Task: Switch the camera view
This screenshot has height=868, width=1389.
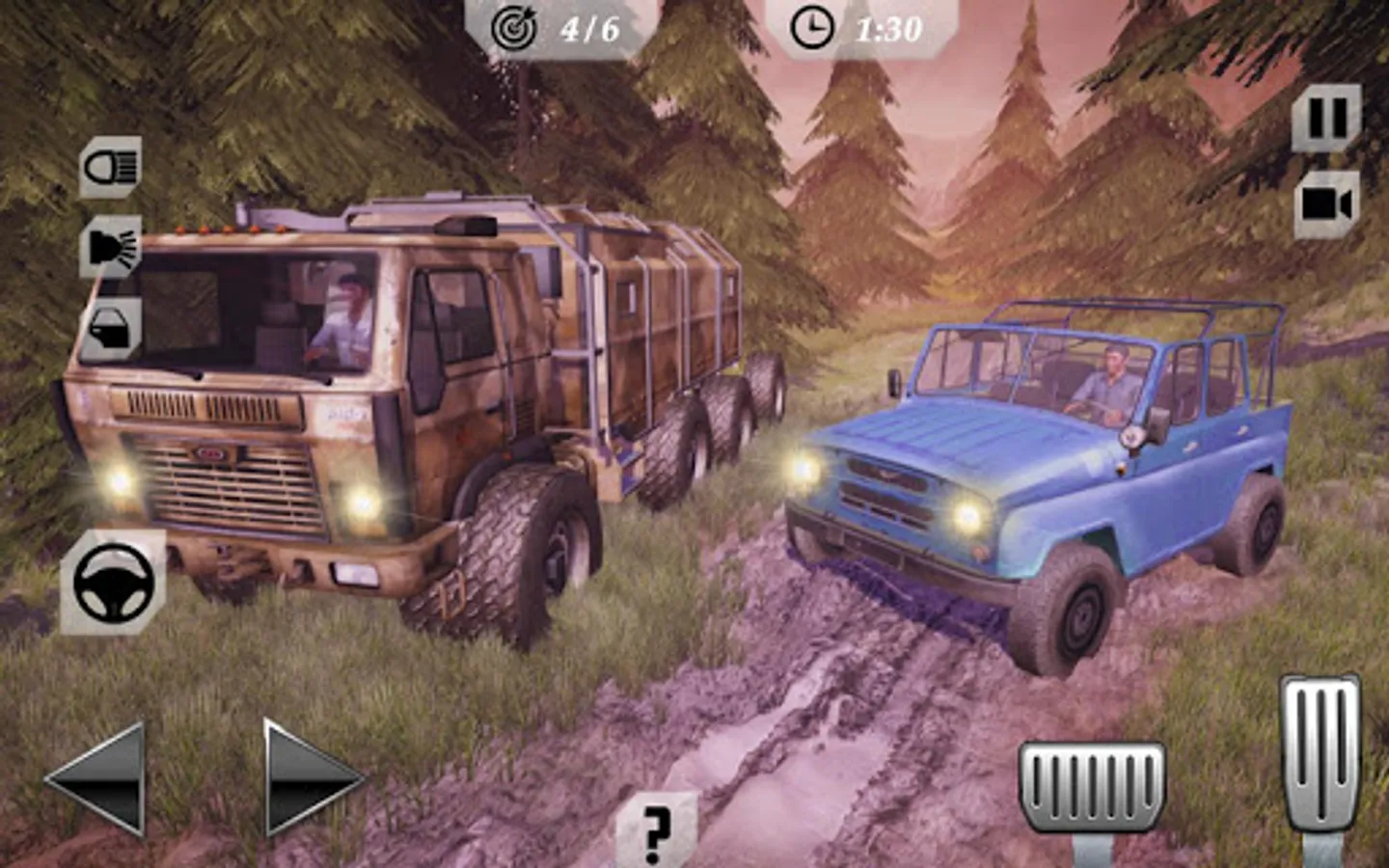Action: pyautogui.click(x=1326, y=203)
